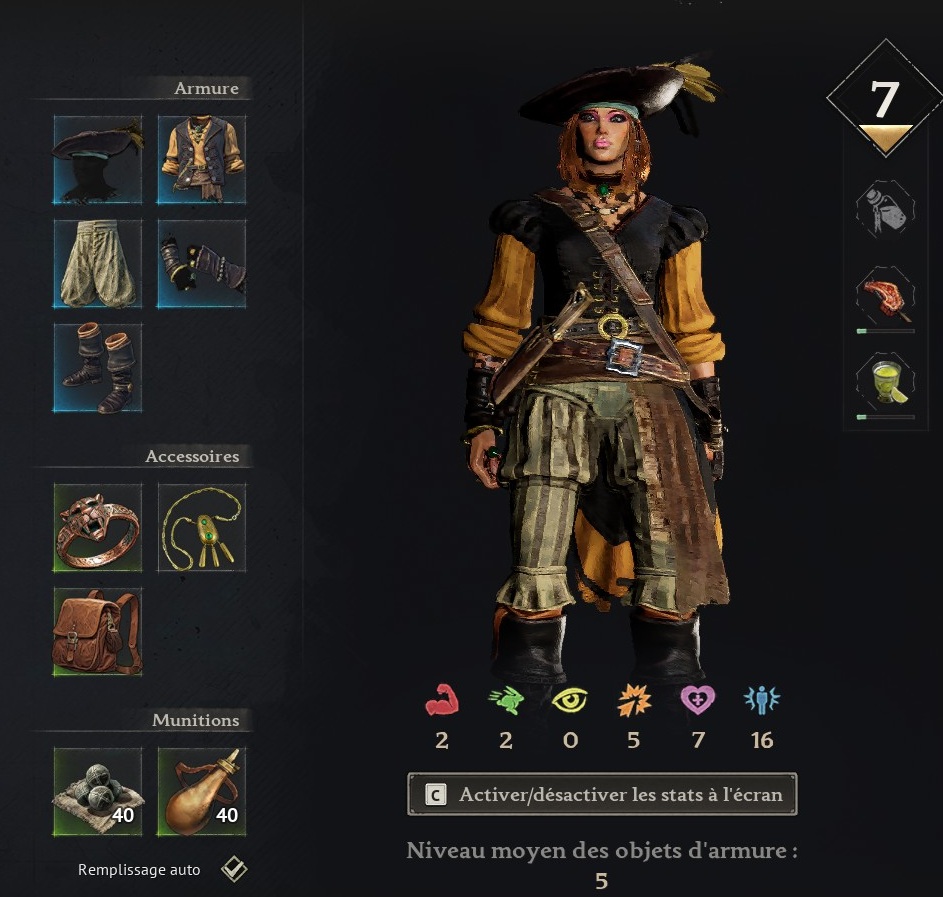Click the jaguar head ring
Screen dimensions: 943x897
click(x=98, y=528)
